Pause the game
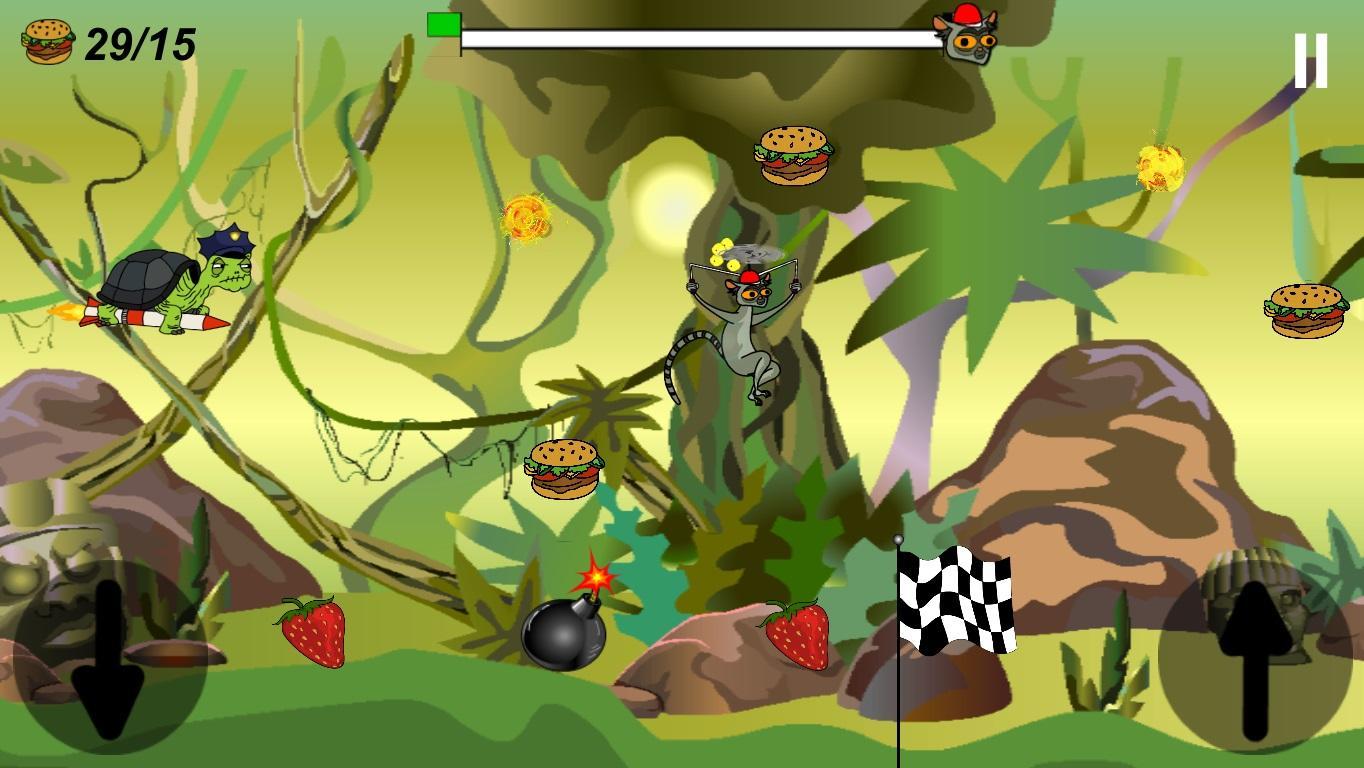Screen dimensions: 1364x768 click(1310, 61)
